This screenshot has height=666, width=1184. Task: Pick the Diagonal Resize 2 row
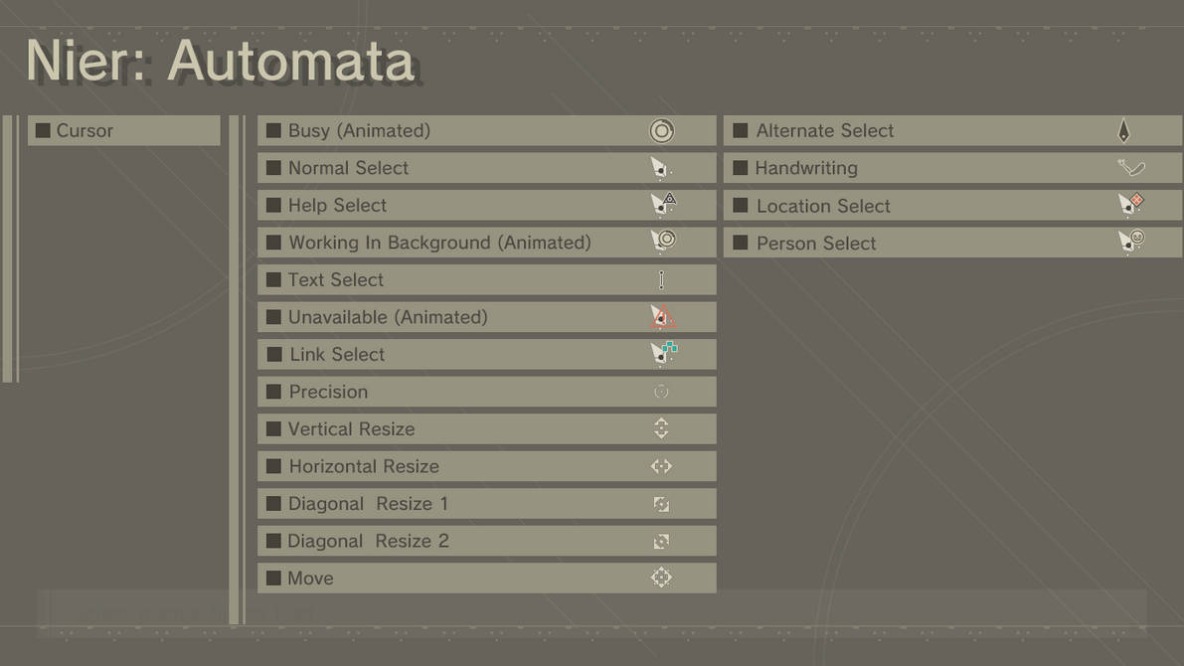pos(486,541)
